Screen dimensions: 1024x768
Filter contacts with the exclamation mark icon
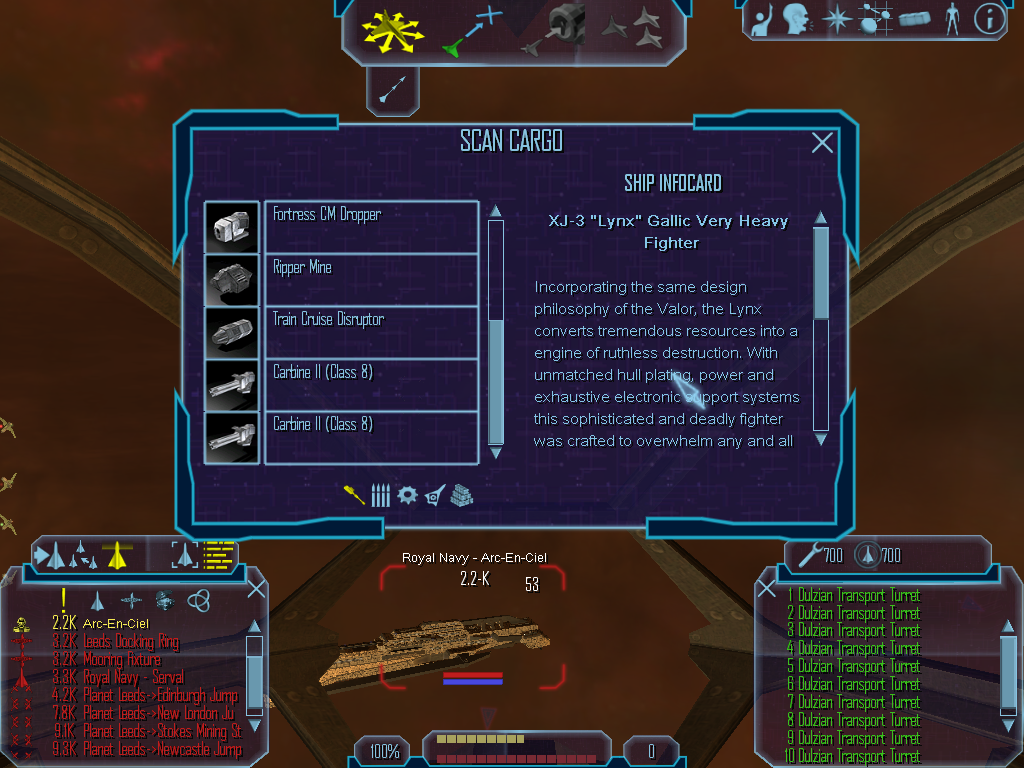point(63,599)
